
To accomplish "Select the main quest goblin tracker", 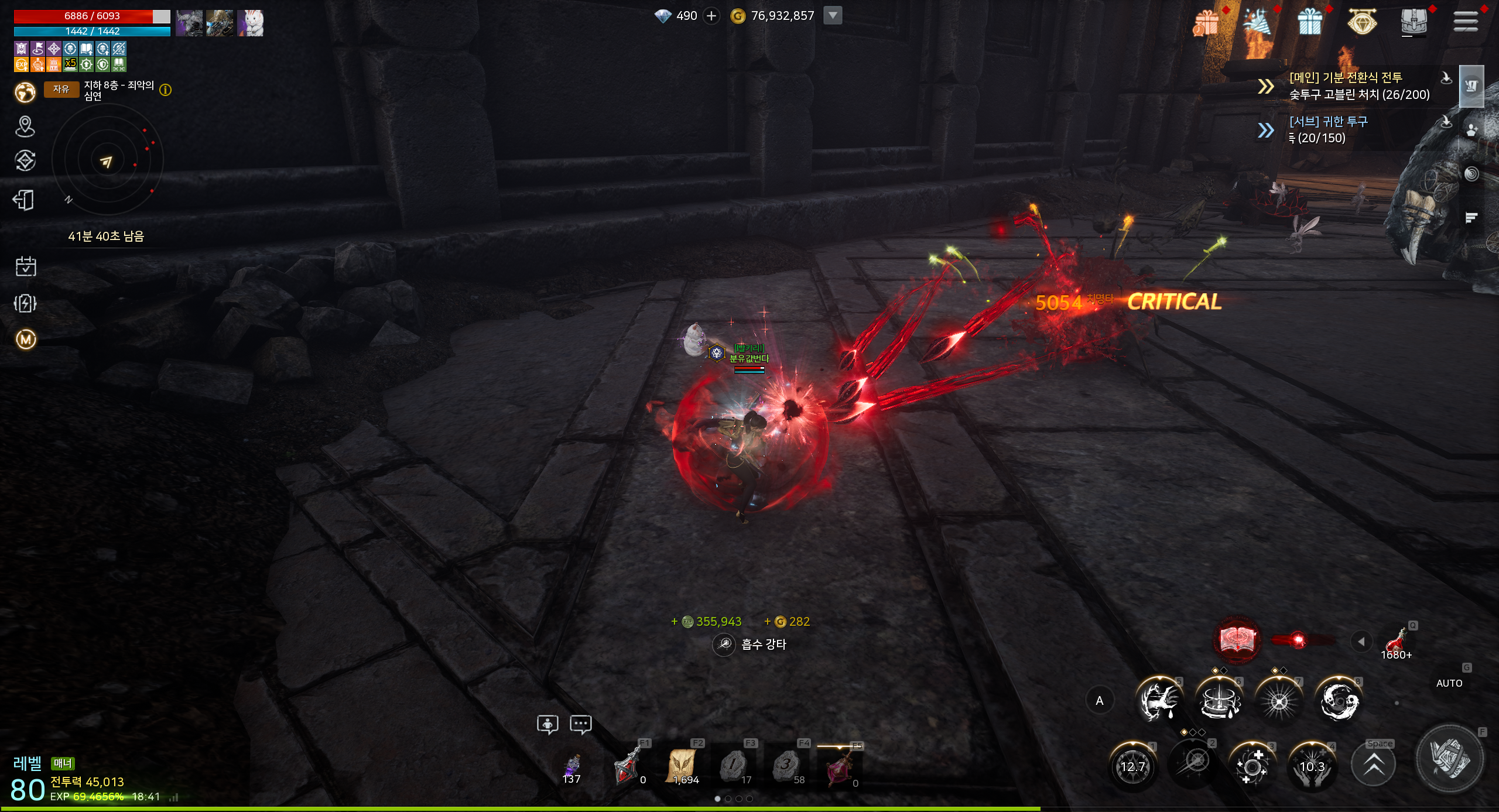I will pos(1358,86).
